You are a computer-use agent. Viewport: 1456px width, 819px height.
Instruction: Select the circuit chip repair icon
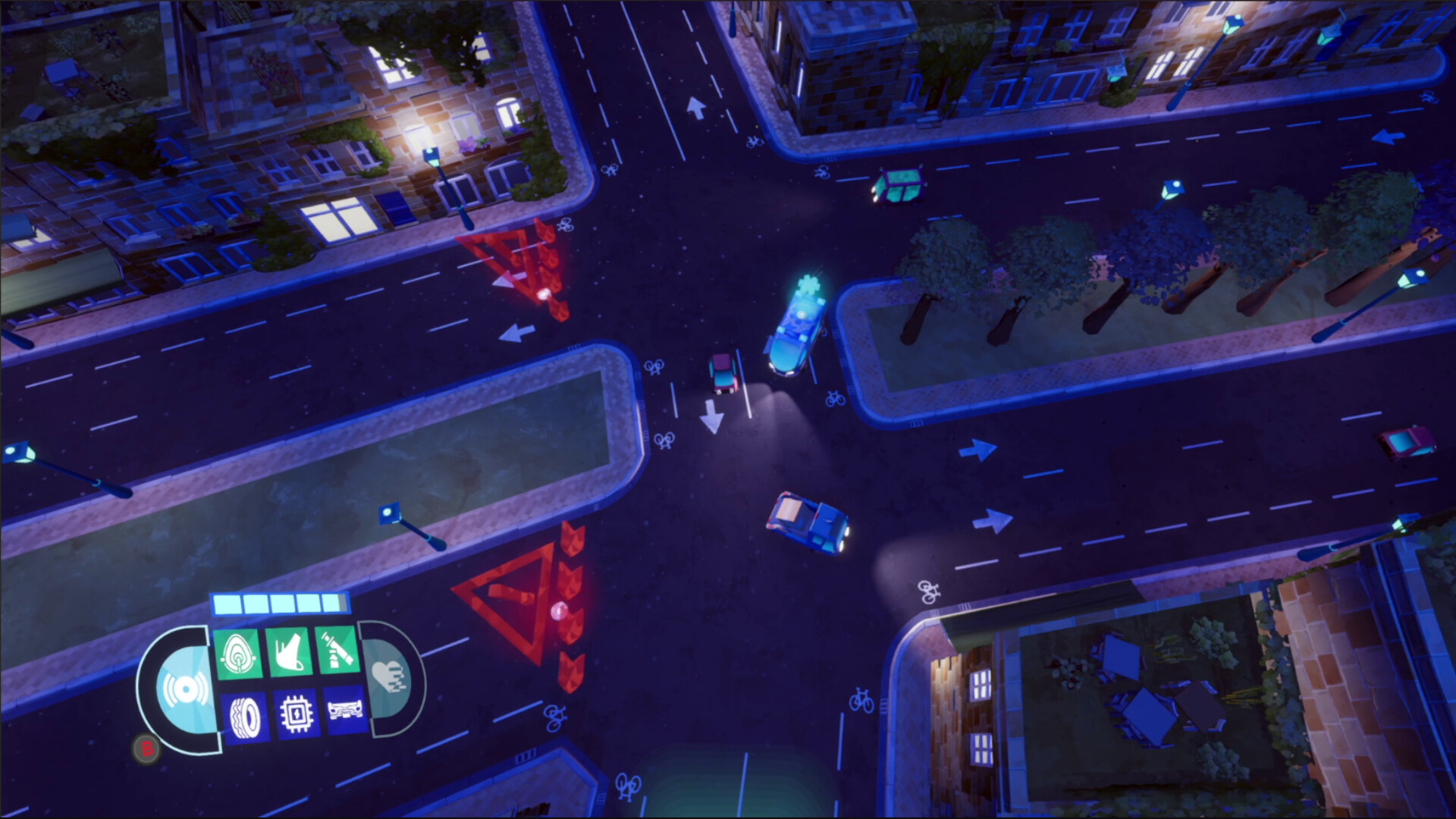(x=297, y=714)
